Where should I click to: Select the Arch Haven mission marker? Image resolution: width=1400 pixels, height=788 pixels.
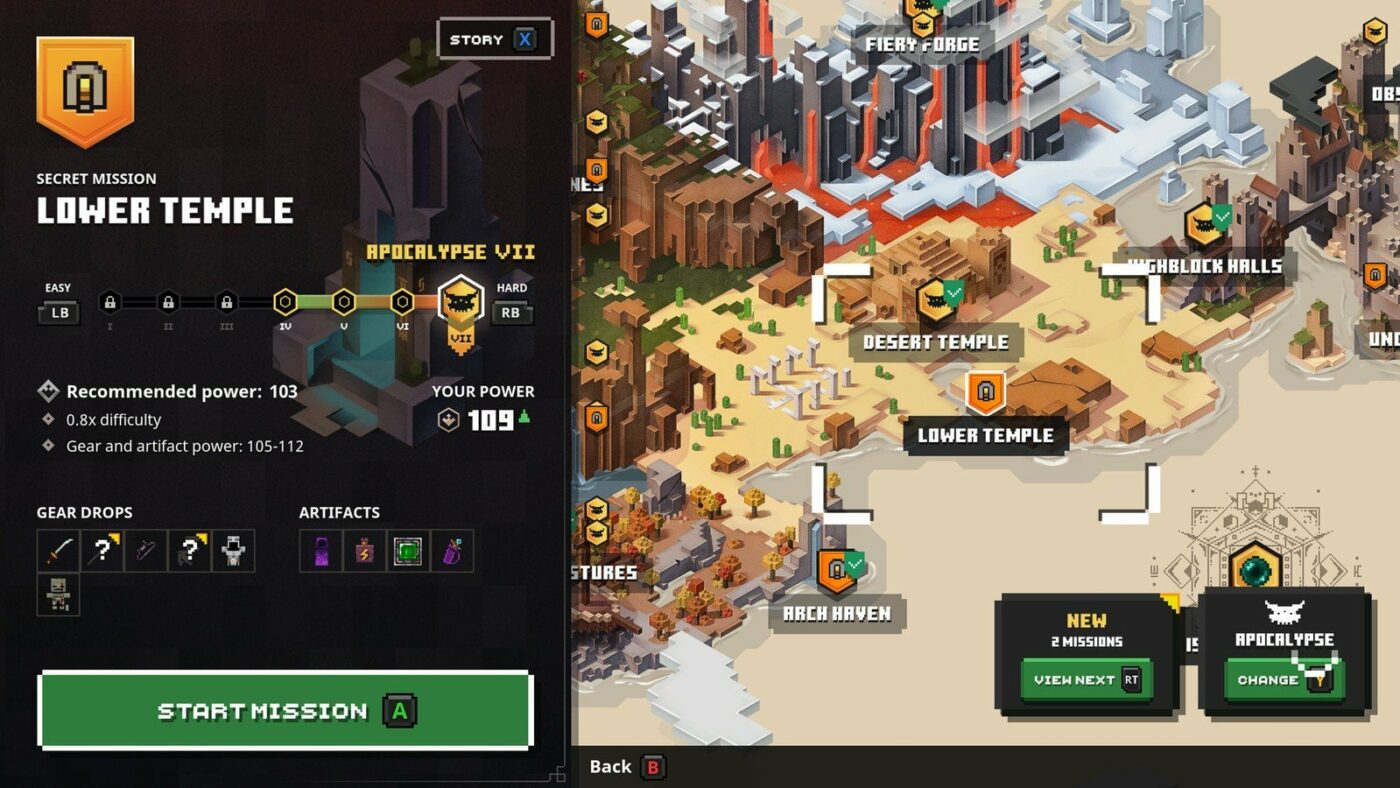[x=836, y=570]
